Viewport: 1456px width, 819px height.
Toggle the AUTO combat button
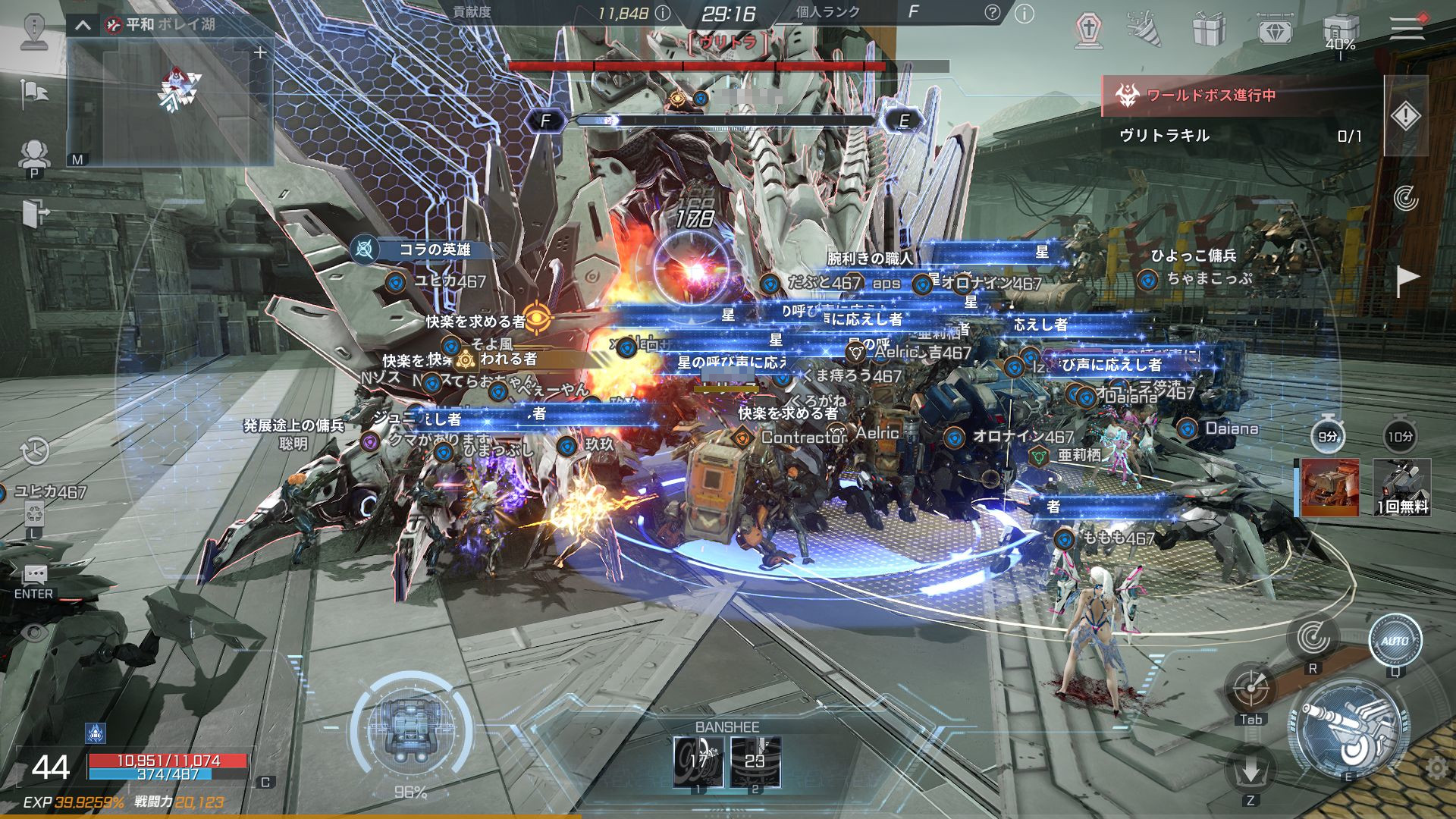pos(1395,641)
